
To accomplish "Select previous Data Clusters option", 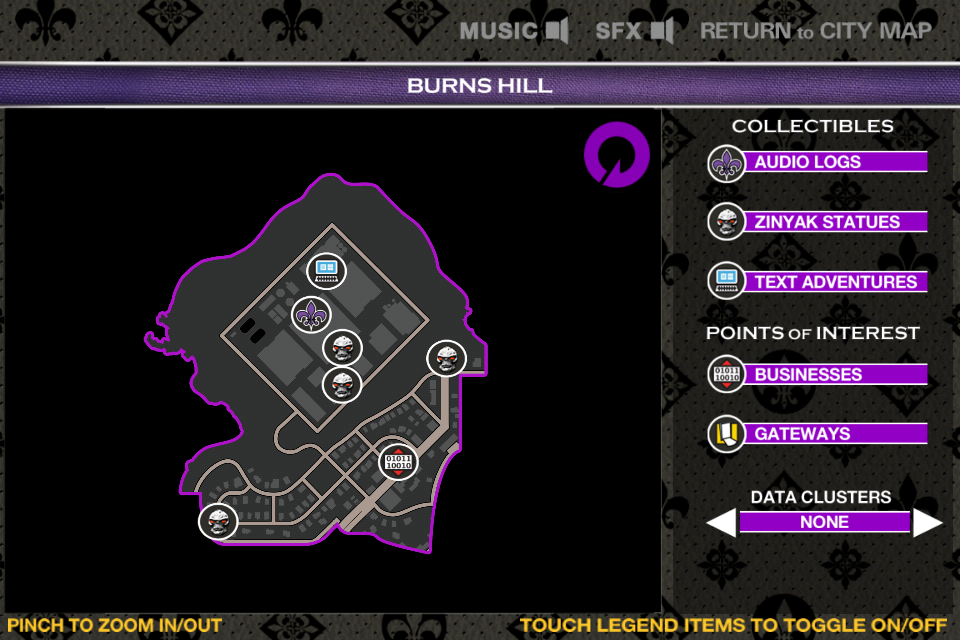I will point(721,522).
